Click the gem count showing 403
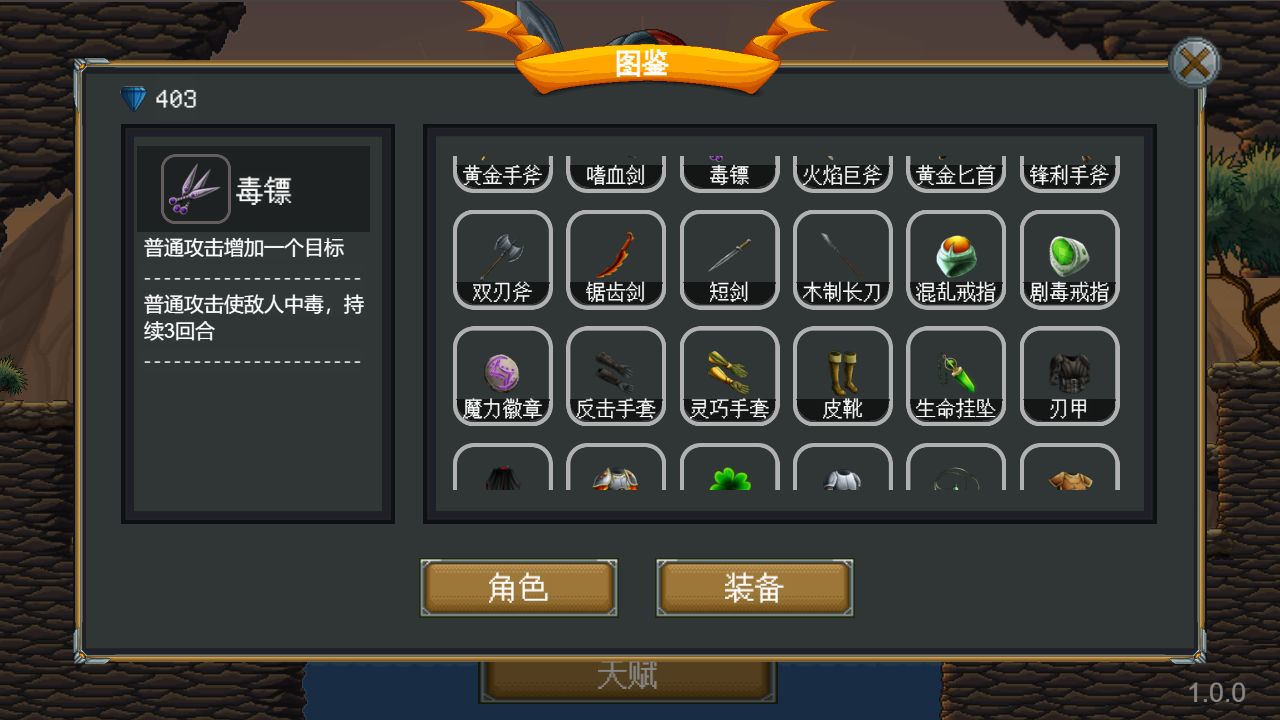 pos(158,98)
